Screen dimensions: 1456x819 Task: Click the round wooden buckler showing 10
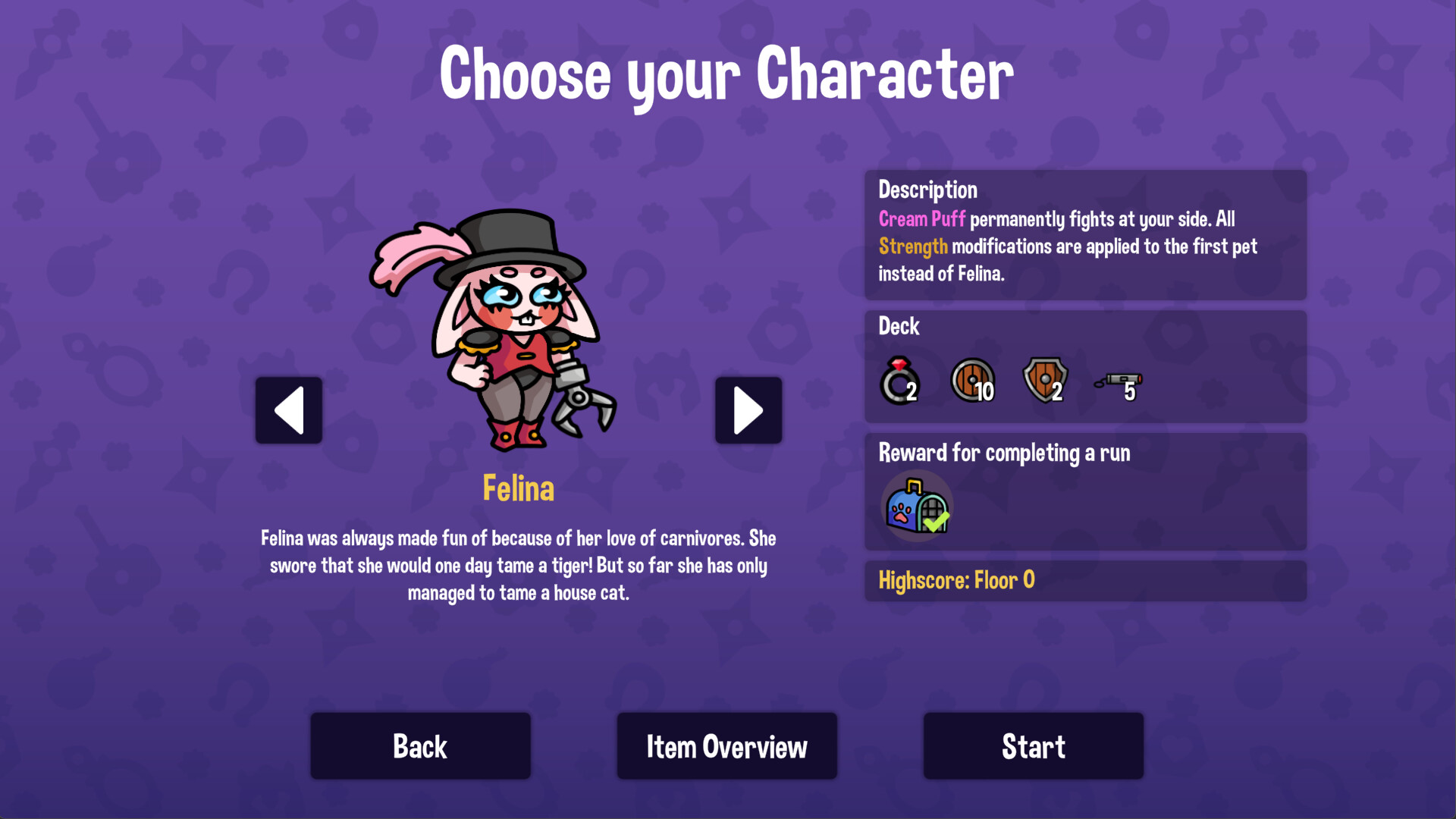(x=972, y=379)
